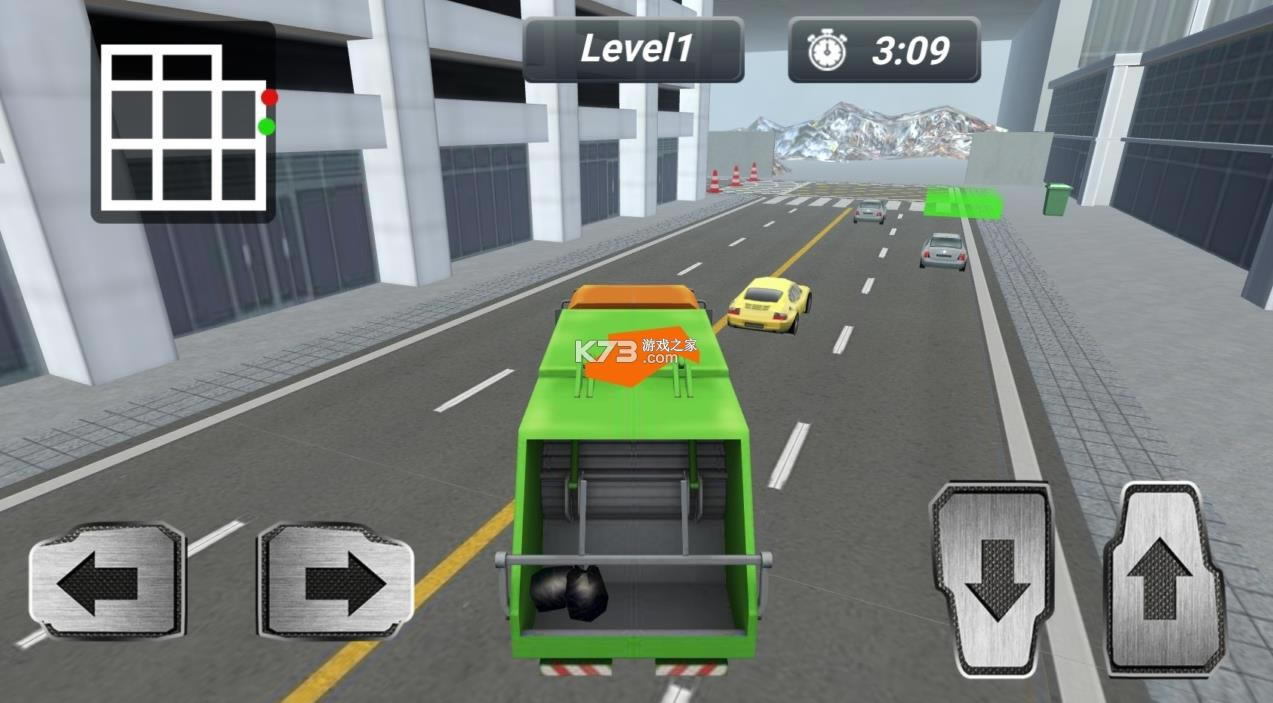Steer right with the right arrow button

click(336, 581)
